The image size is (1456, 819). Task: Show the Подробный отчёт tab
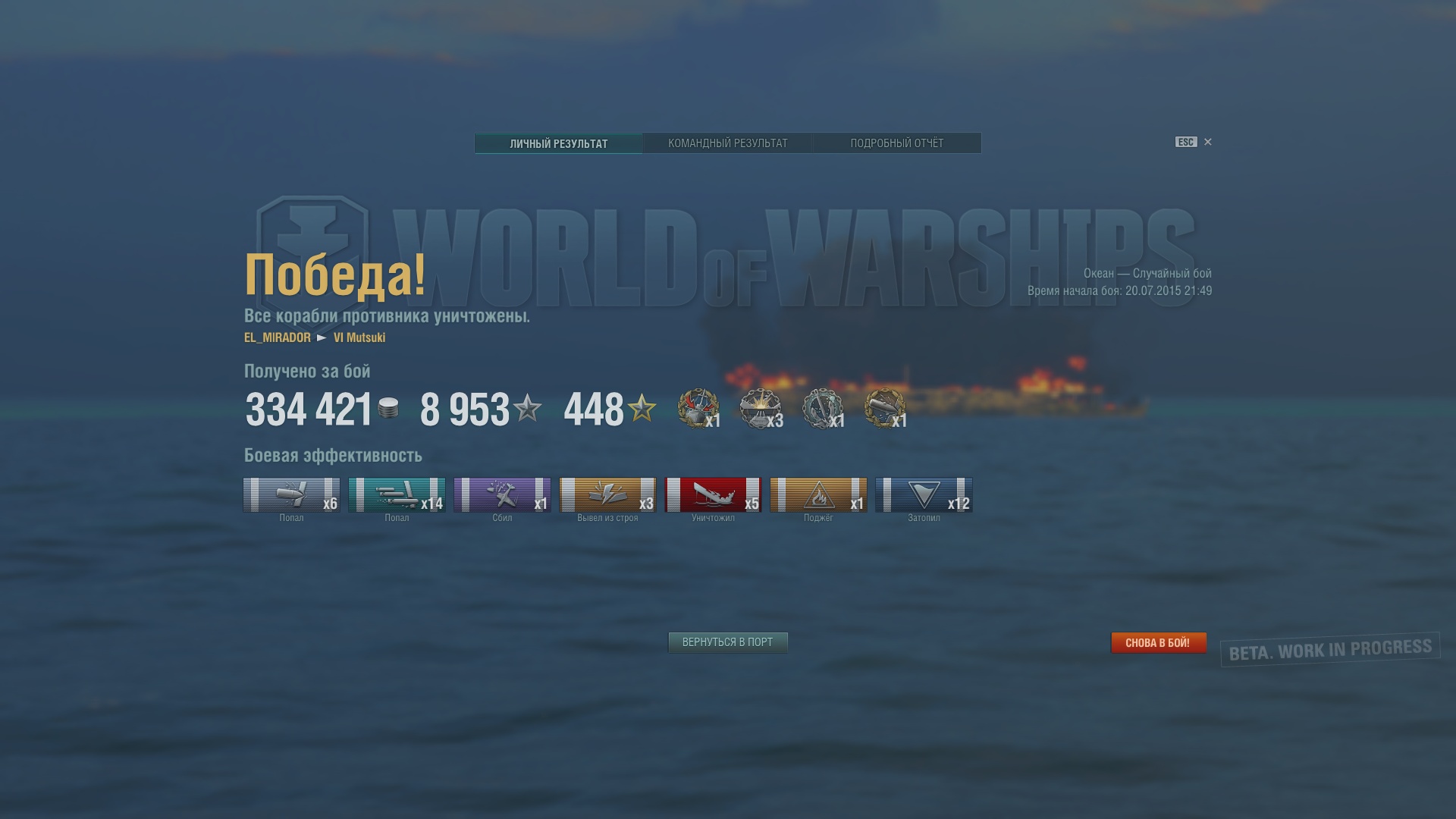896,143
